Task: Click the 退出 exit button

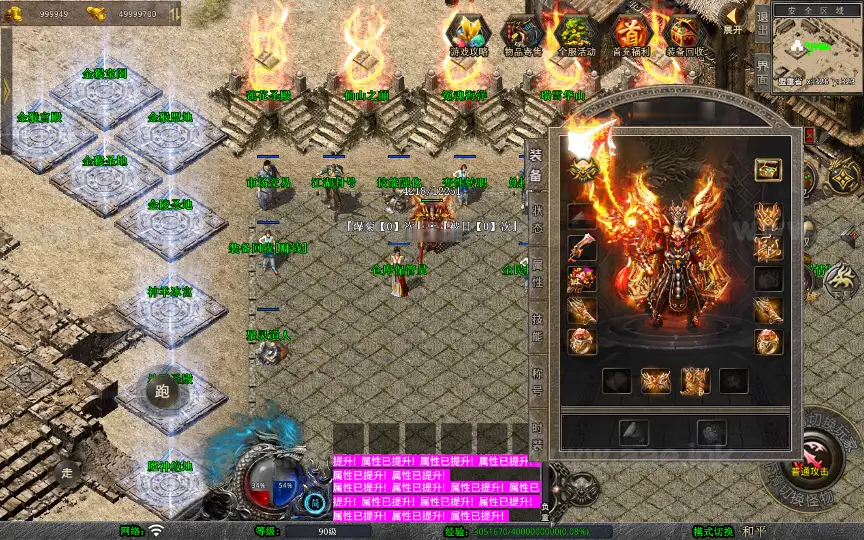Action: point(762,24)
